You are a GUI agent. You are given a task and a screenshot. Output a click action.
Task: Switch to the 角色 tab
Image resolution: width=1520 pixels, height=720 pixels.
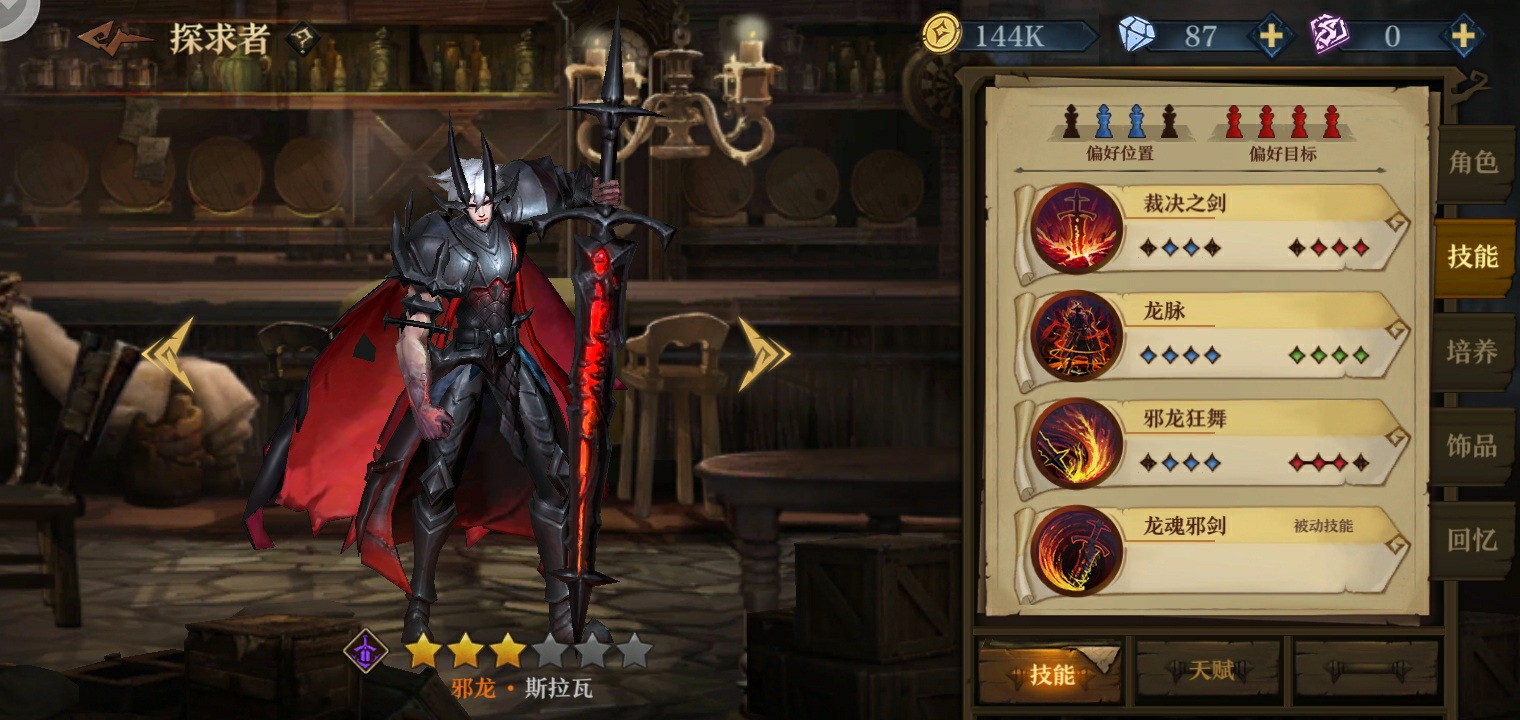pyautogui.click(x=1473, y=163)
